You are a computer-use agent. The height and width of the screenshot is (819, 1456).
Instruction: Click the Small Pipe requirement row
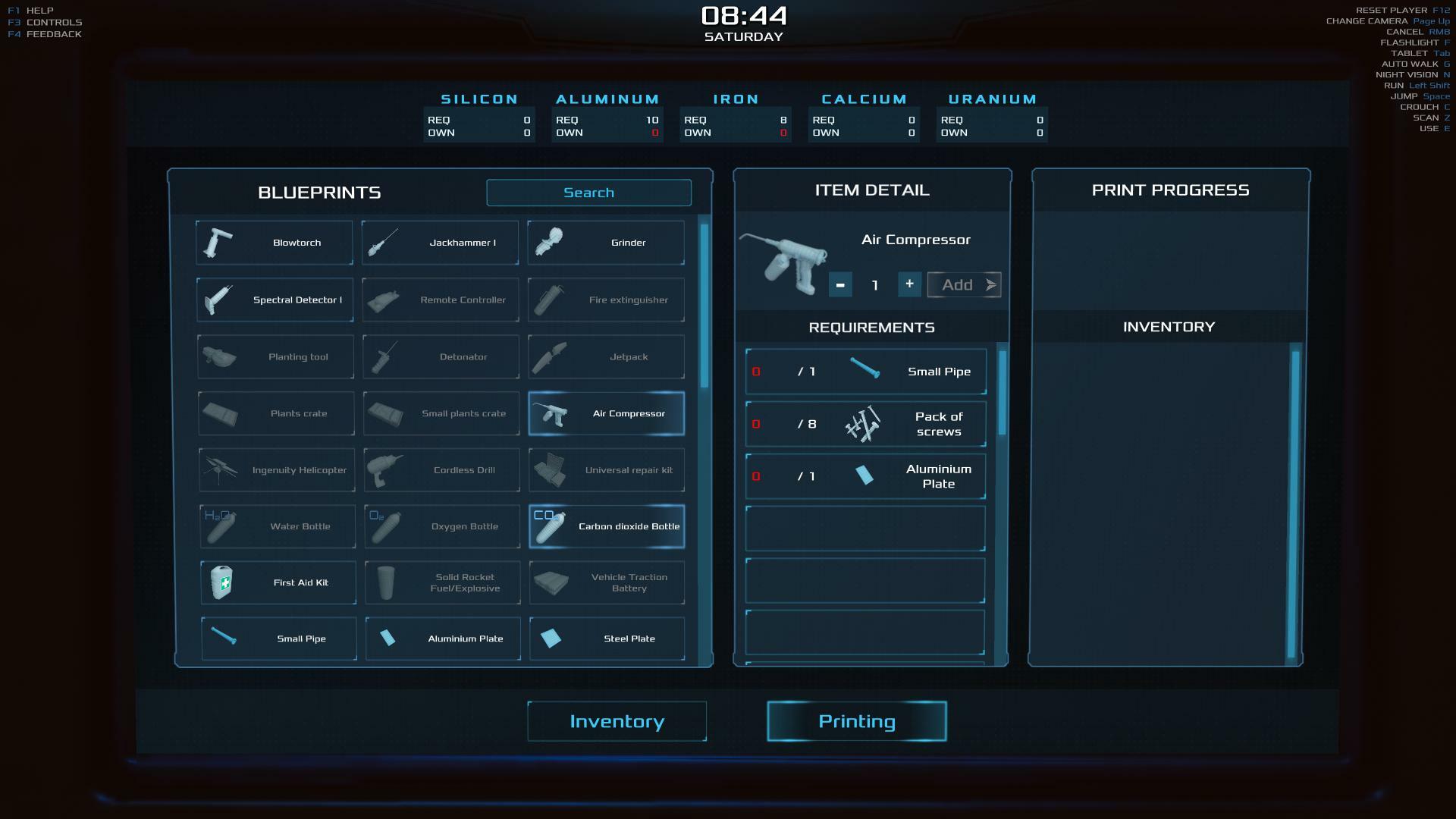coord(865,372)
